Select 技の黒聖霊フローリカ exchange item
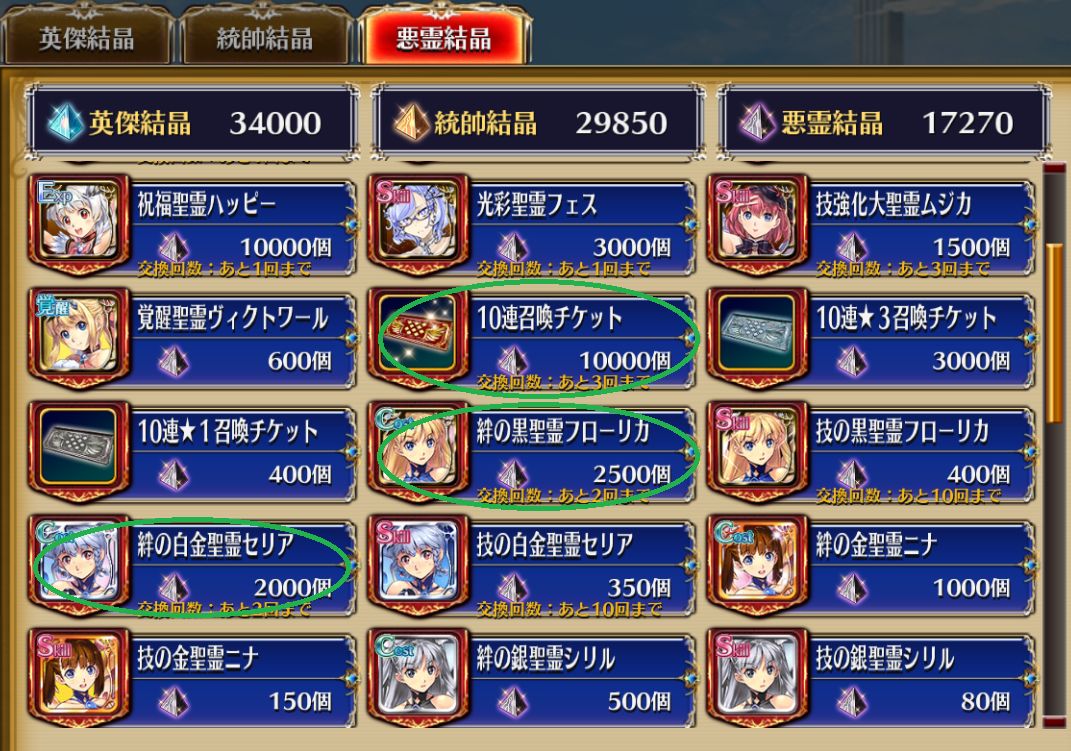 point(873,454)
